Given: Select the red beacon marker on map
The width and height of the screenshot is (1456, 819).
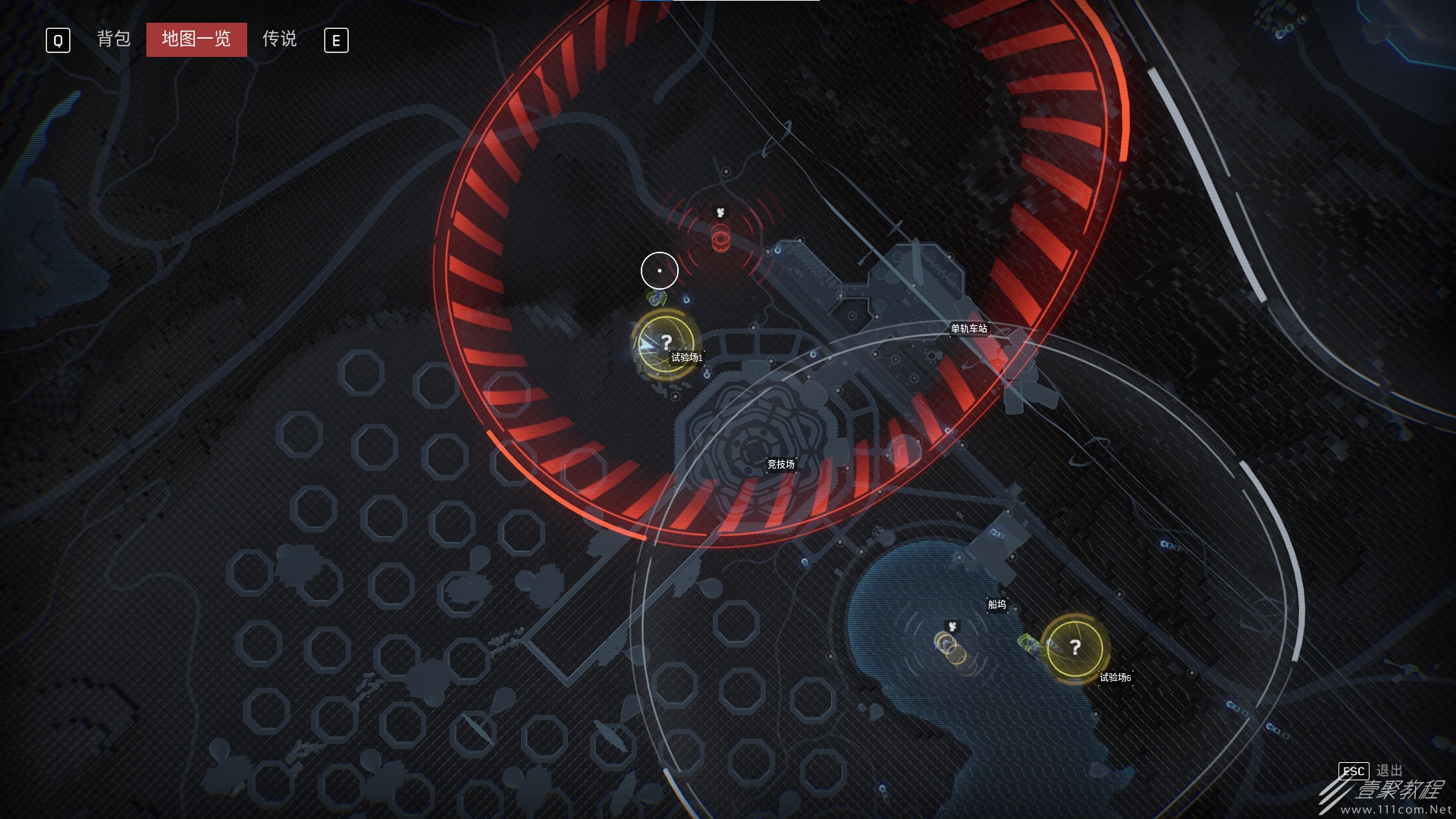Looking at the screenshot, I should (720, 240).
